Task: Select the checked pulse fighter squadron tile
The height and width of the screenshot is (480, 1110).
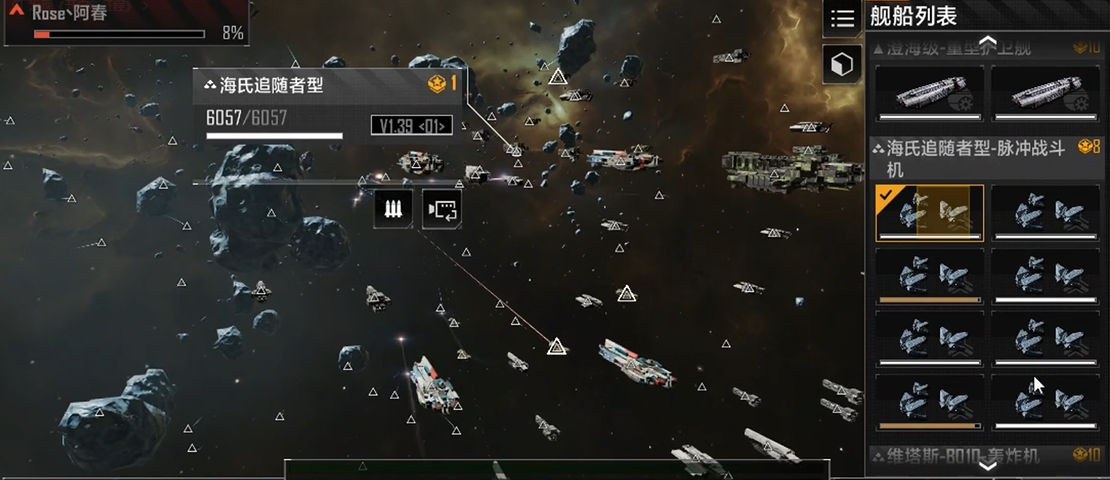Action: coord(929,213)
